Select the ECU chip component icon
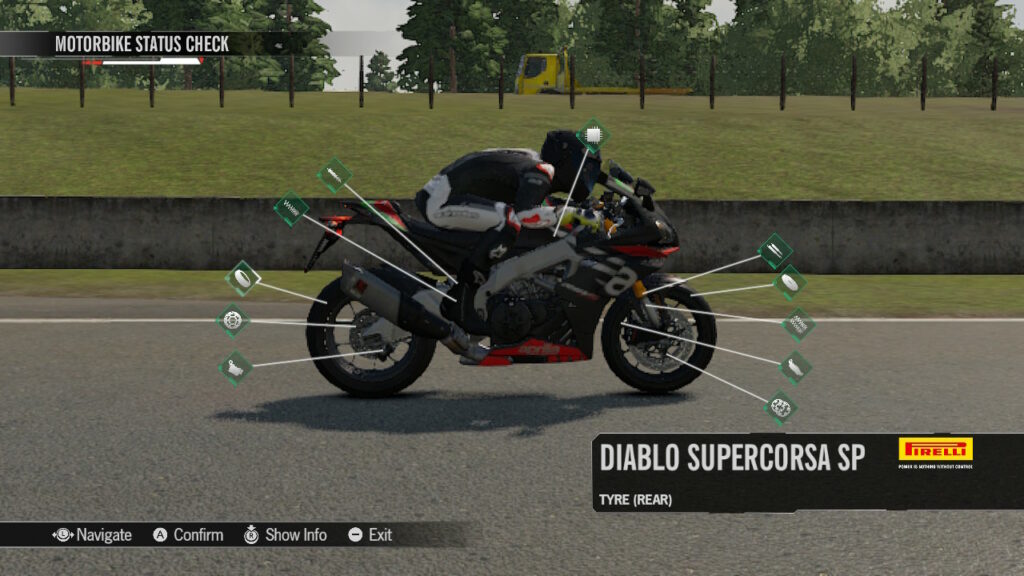 (x=593, y=135)
